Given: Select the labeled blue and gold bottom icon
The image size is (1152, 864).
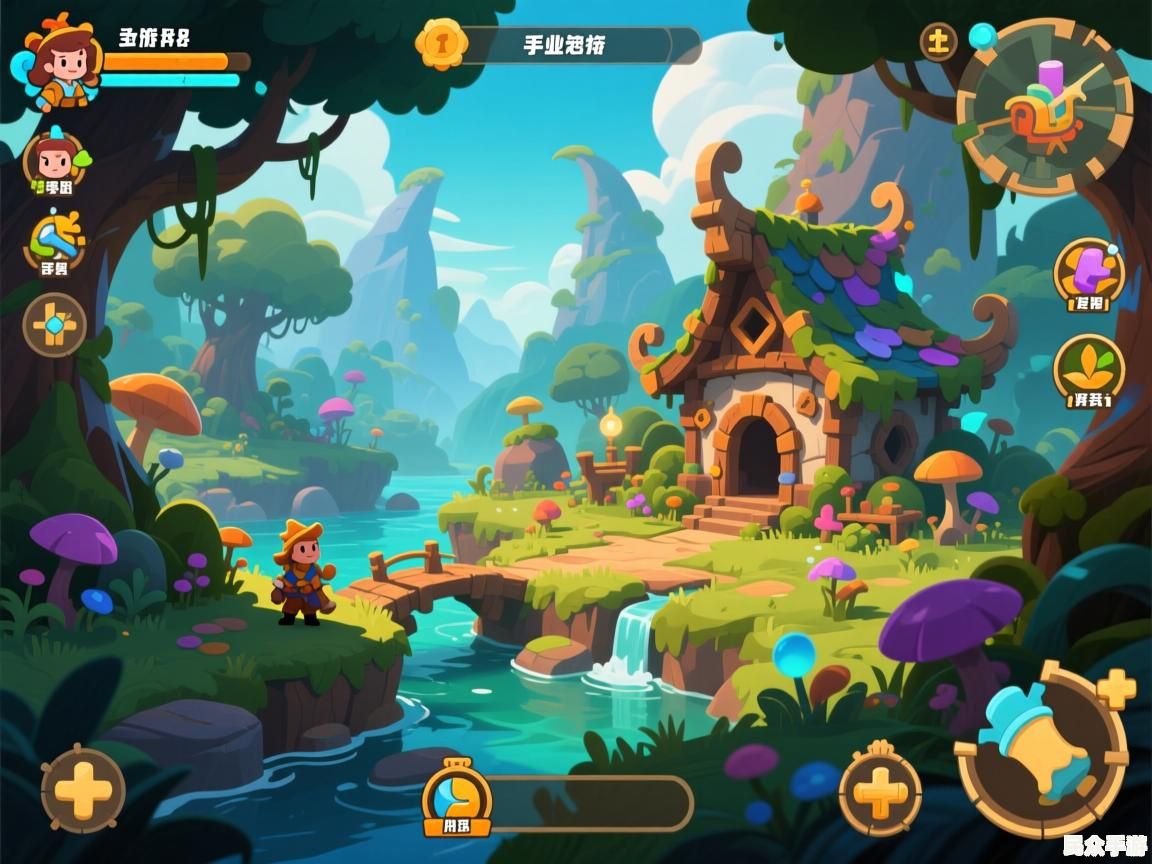Looking at the screenshot, I should click(457, 798).
